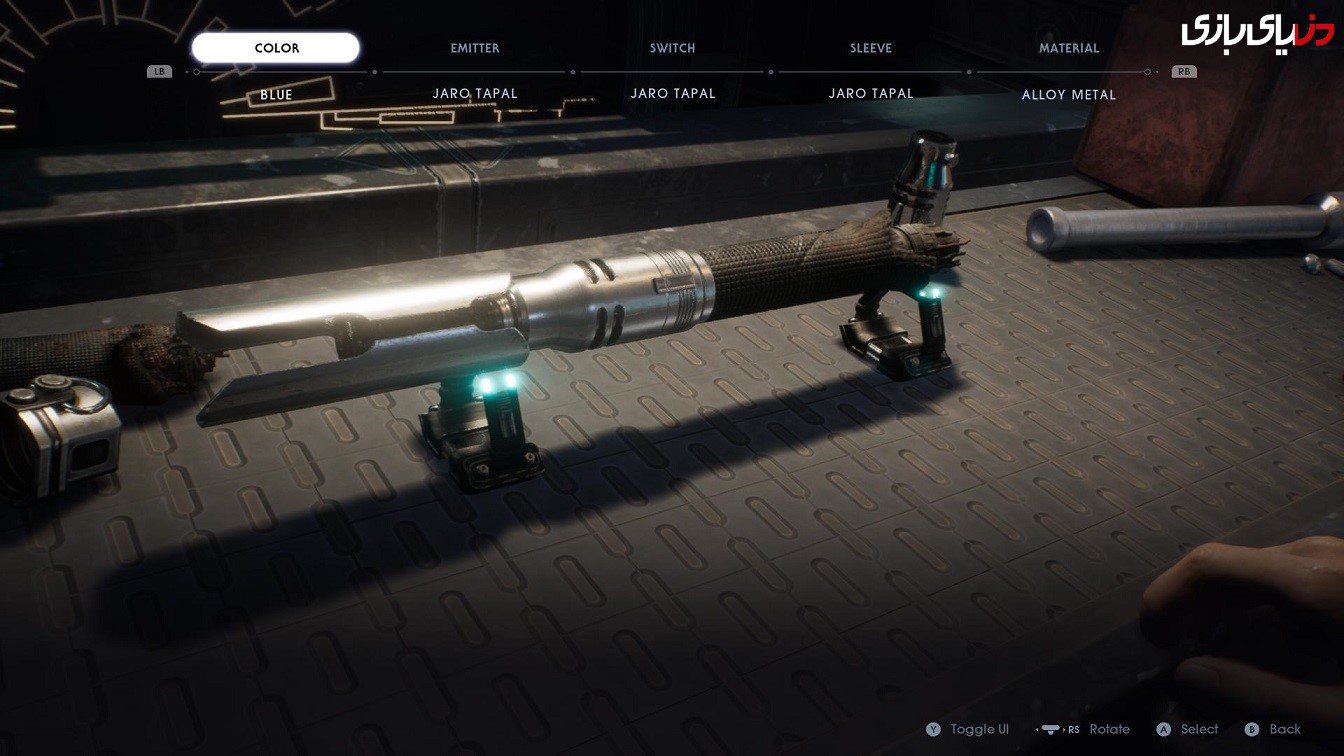Screen dimensions: 1344x756
Task: Select the Jaro Tapal sleeve option
Action: (871, 94)
